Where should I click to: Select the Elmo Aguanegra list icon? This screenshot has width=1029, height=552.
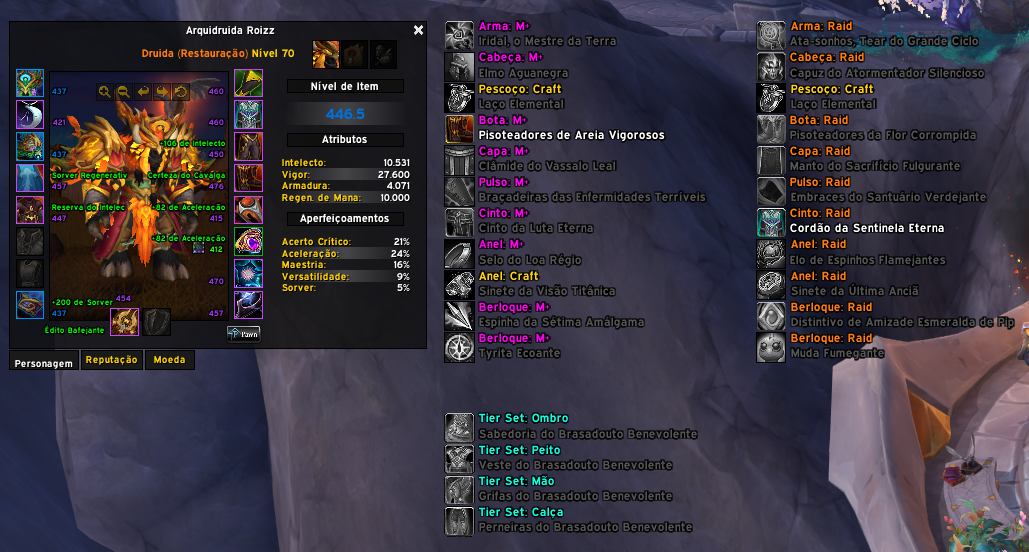459,66
